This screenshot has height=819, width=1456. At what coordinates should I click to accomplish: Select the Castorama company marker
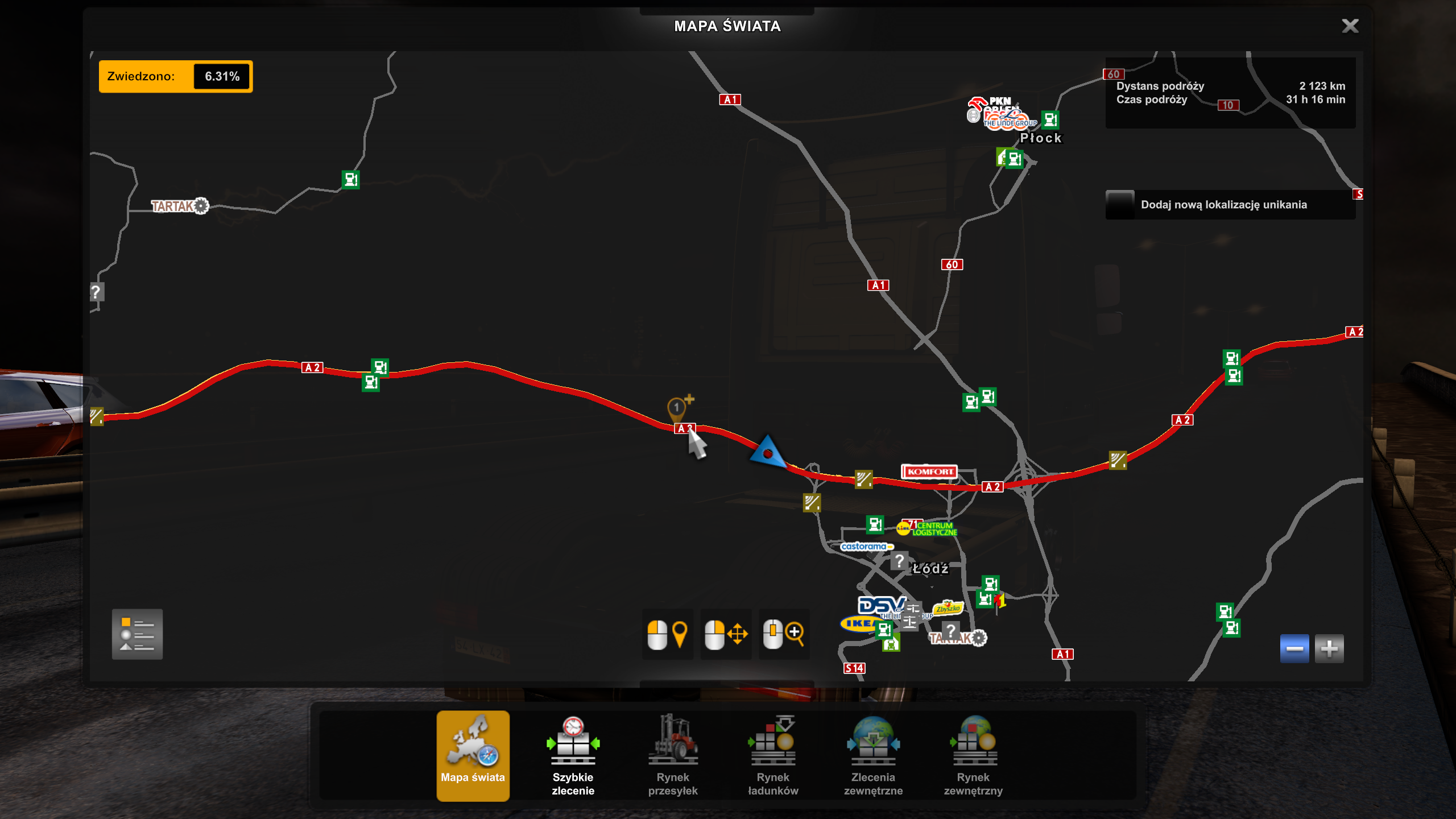coord(864,547)
